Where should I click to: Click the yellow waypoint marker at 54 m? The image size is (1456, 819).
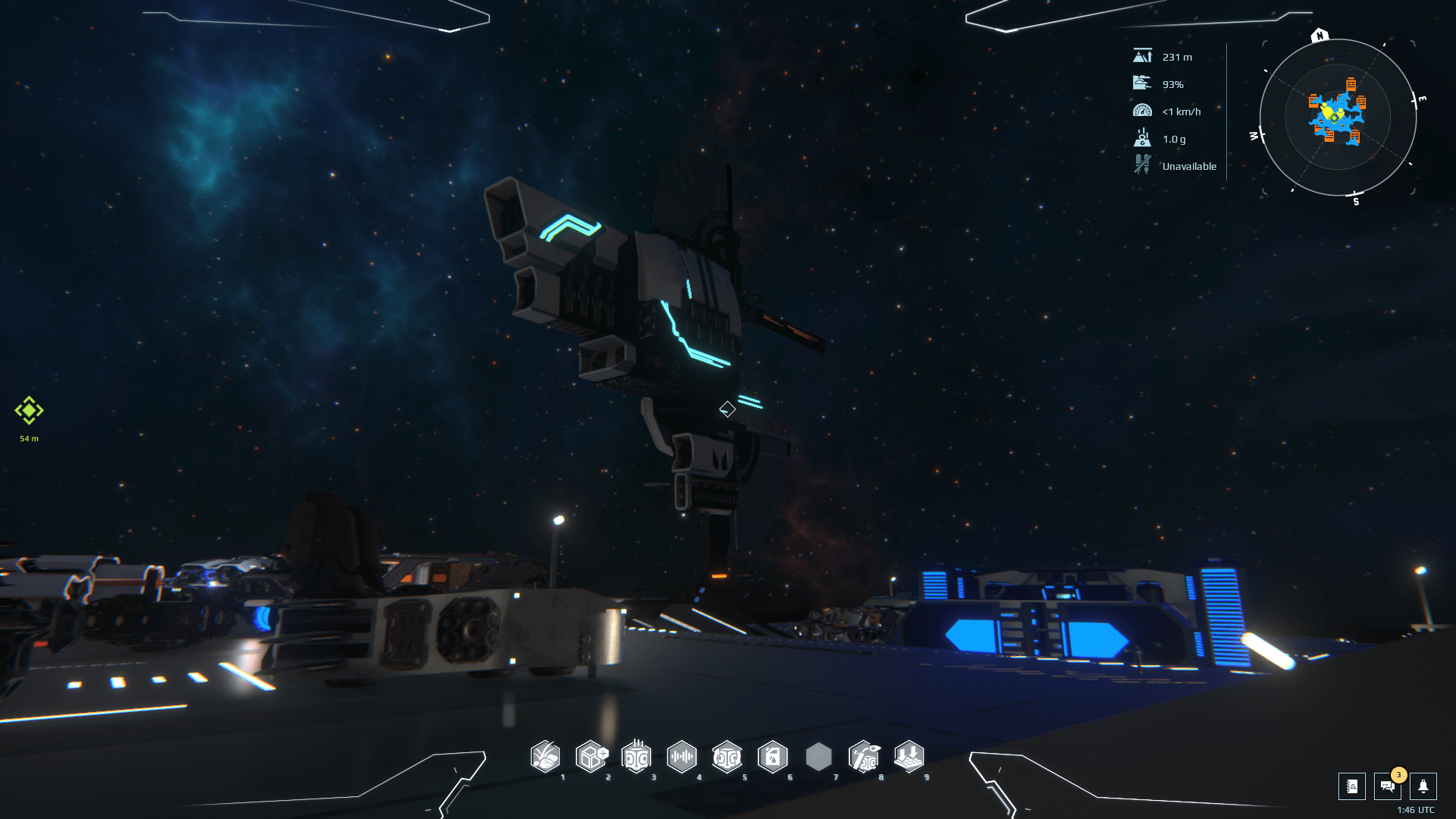coord(28,411)
